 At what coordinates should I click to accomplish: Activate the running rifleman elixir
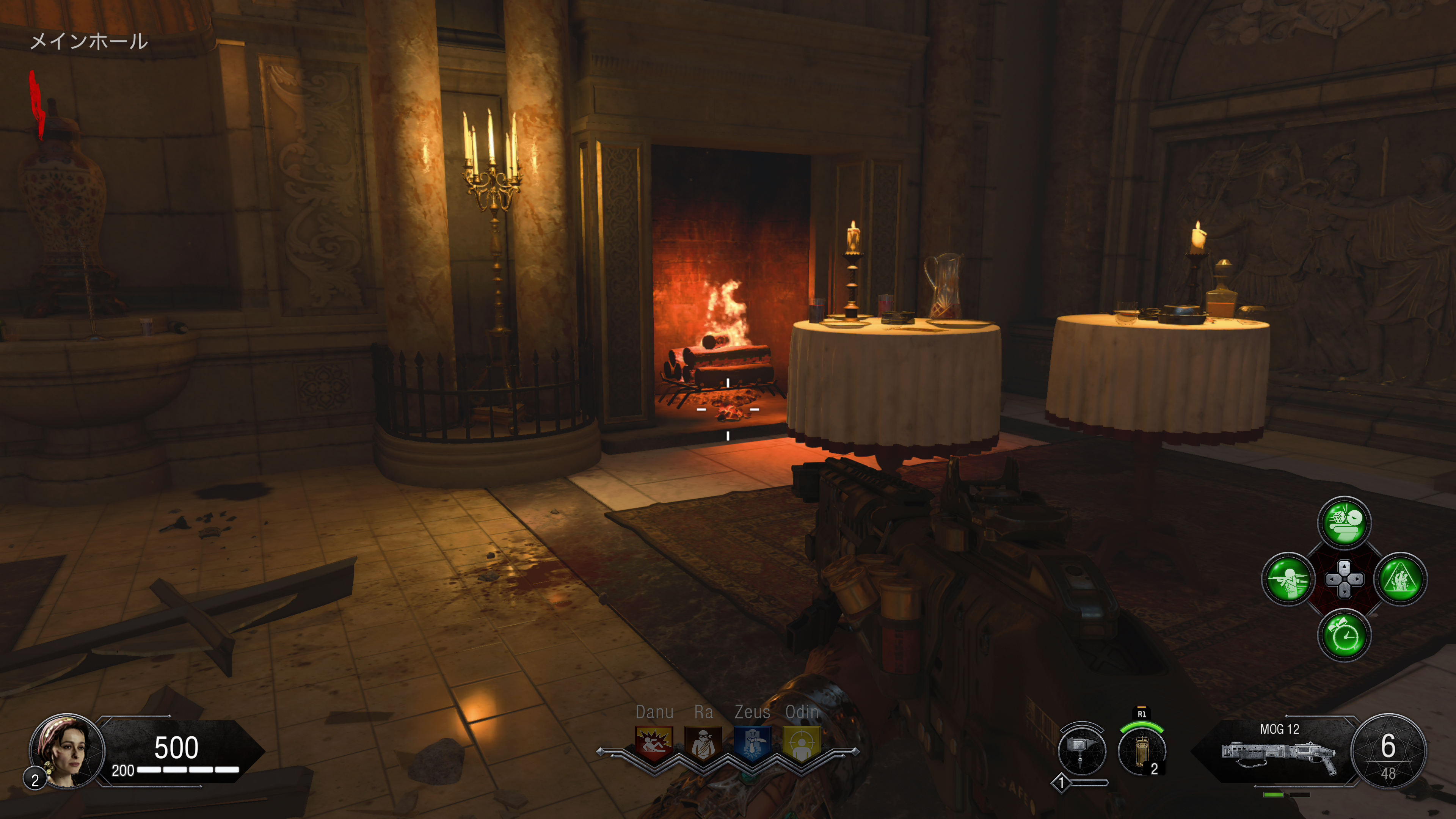click(1288, 579)
